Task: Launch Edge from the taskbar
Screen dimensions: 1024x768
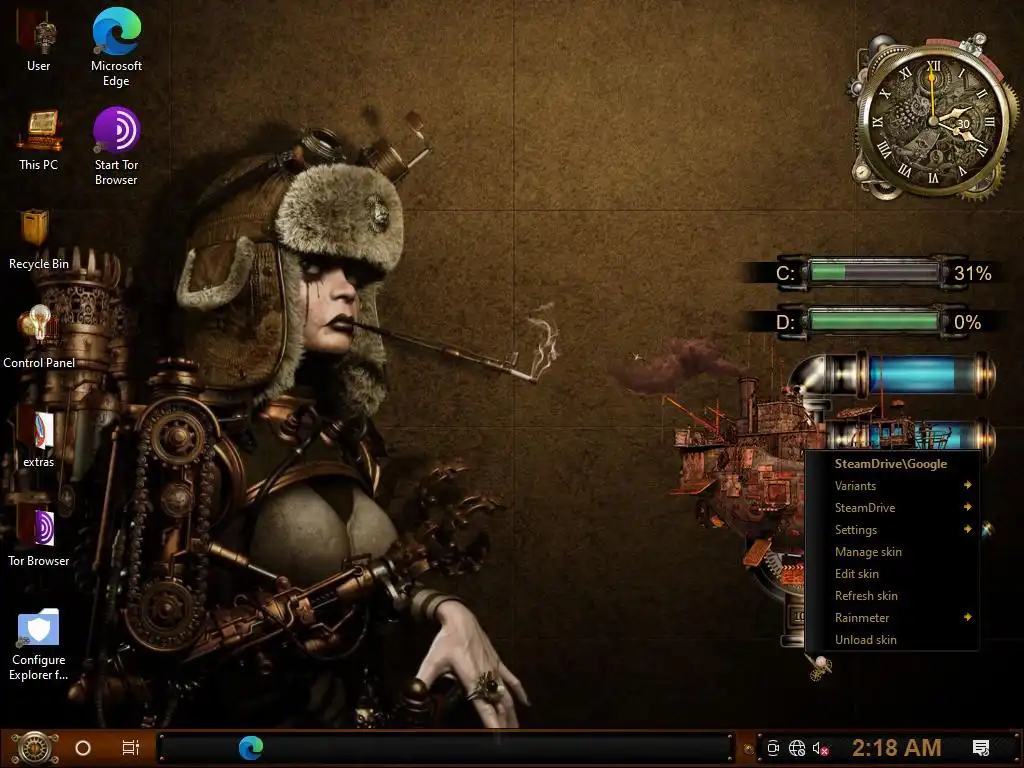Action: pyautogui.click(x=250, y=747)
